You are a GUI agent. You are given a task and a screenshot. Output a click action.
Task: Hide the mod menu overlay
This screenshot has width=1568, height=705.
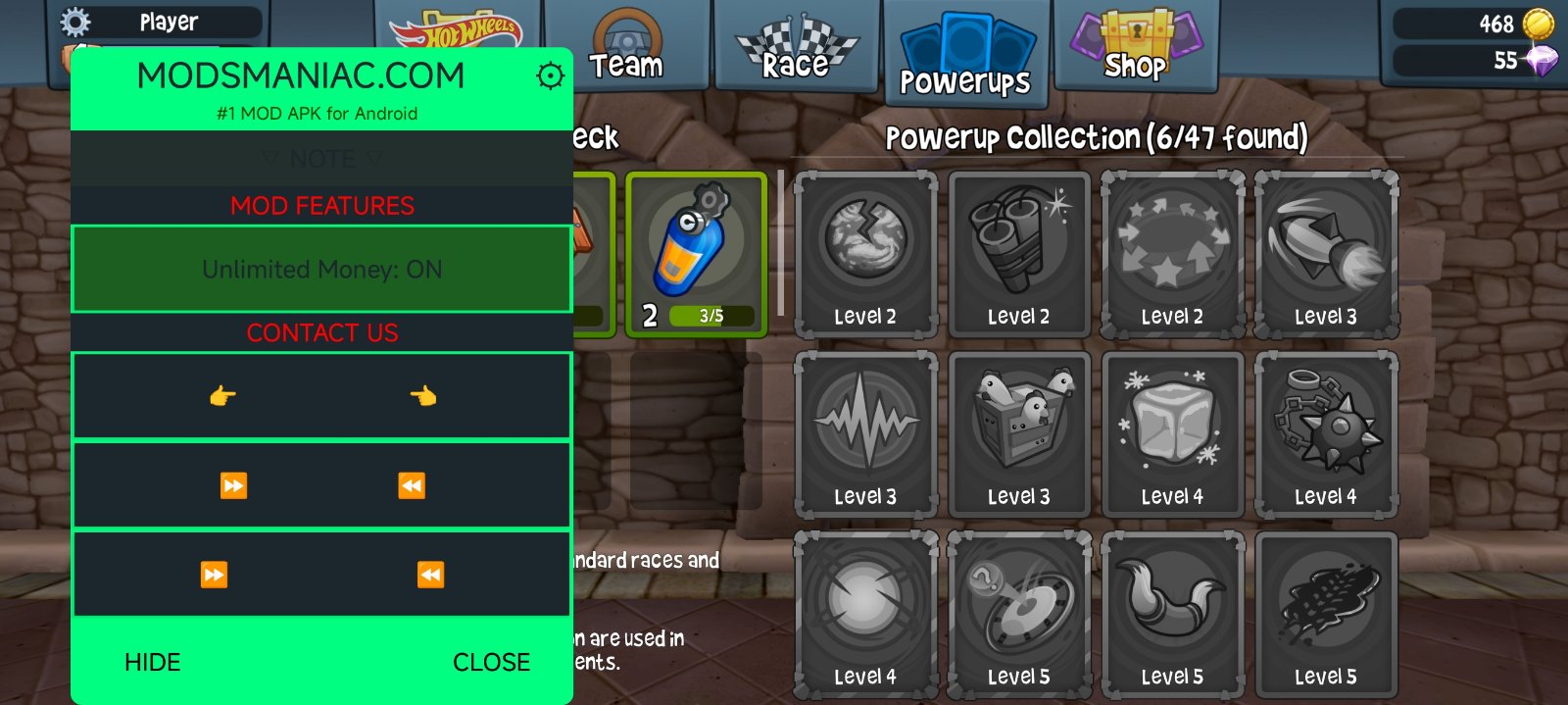153,662
